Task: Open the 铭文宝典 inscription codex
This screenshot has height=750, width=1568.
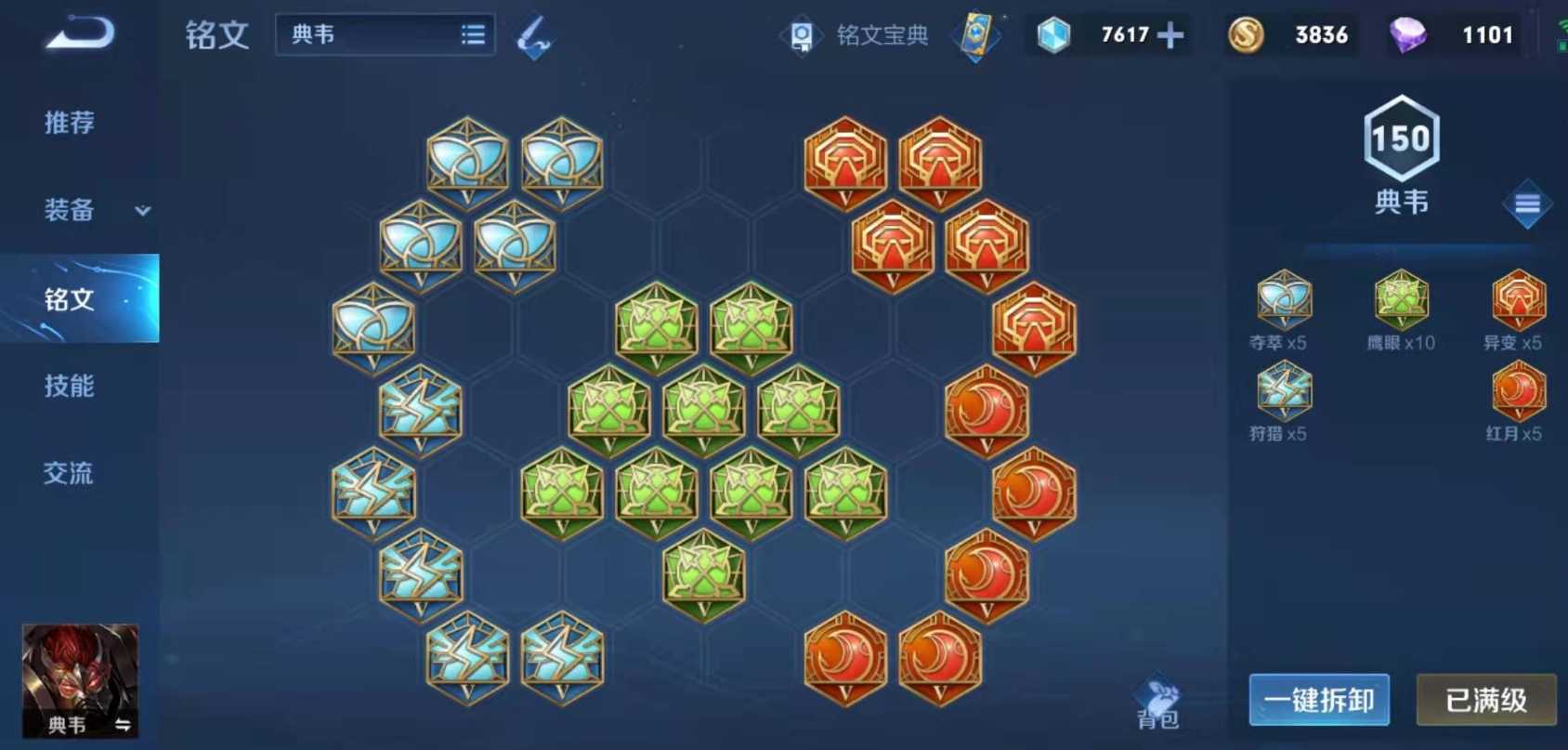Action: (855, 35)
